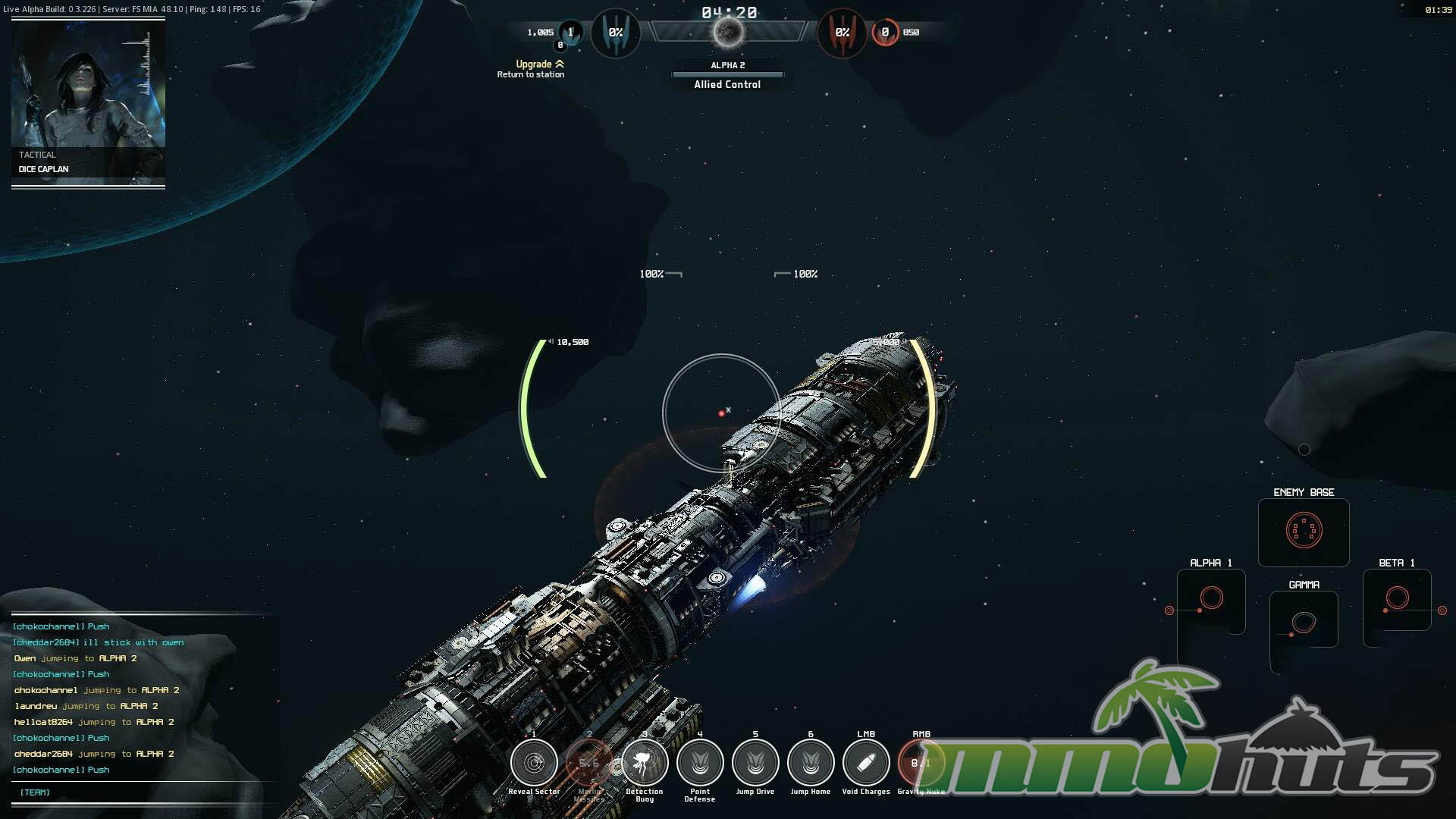The width and height of the screenshot is (1456, 819).
Task: Trigger the Gravity Nuke ability
Action: [x=920, y=763]
